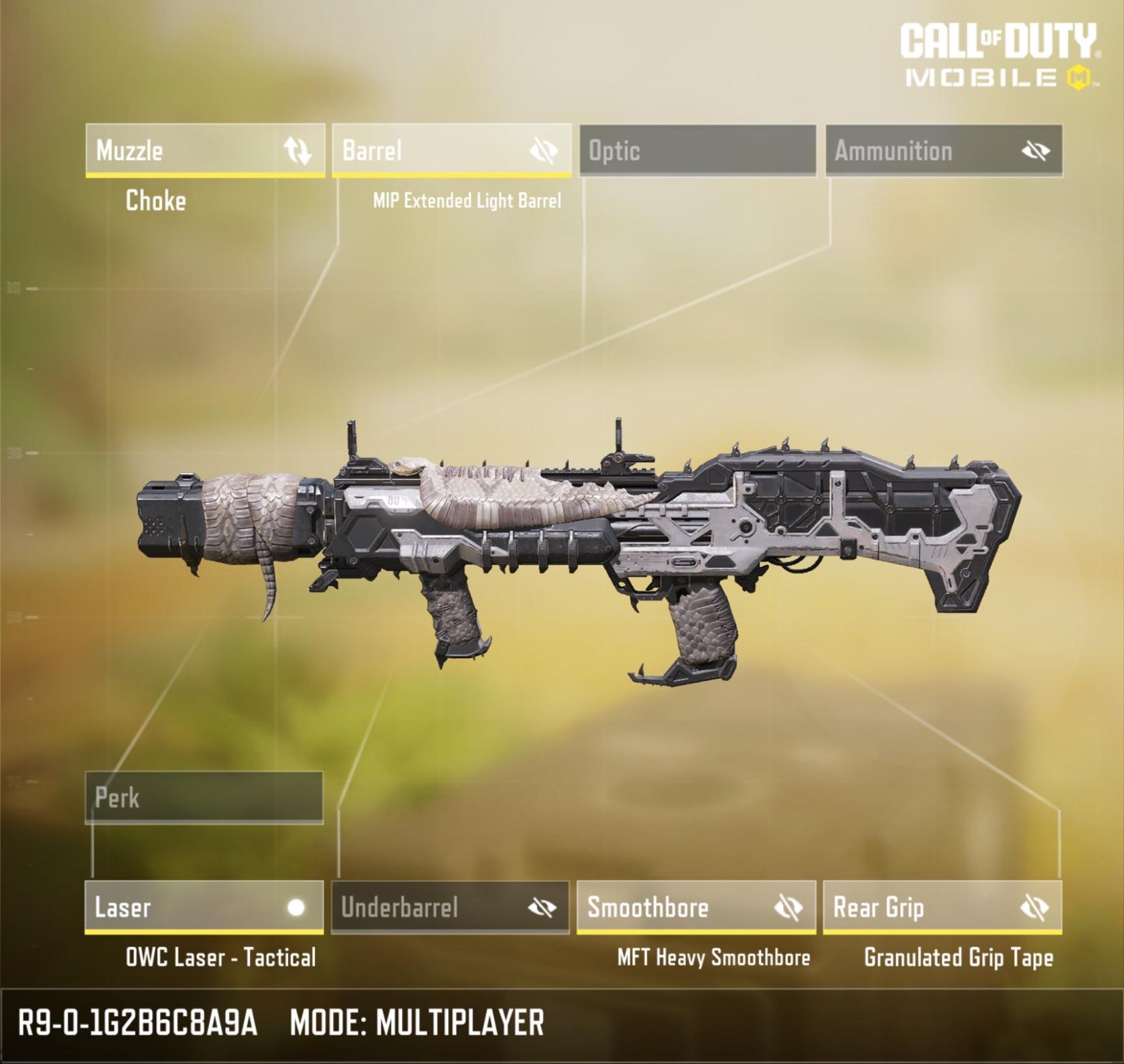This screenshot has width=1124, height=1064.
Task: Open the Muzzle attachment slot
Action: click(x=181, y=150)
